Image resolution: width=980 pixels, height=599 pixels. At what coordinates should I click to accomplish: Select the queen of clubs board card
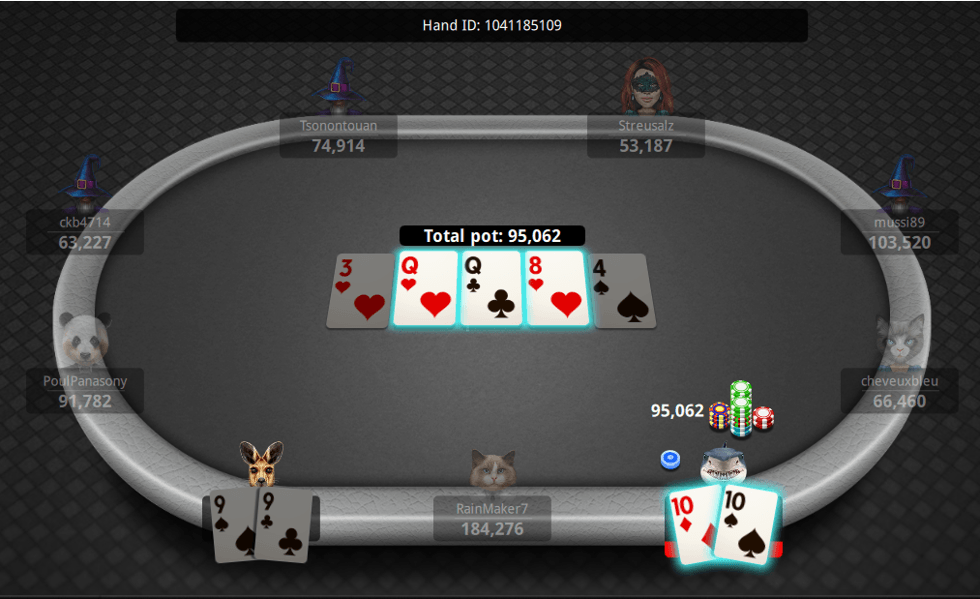click(x=491, y=289)
